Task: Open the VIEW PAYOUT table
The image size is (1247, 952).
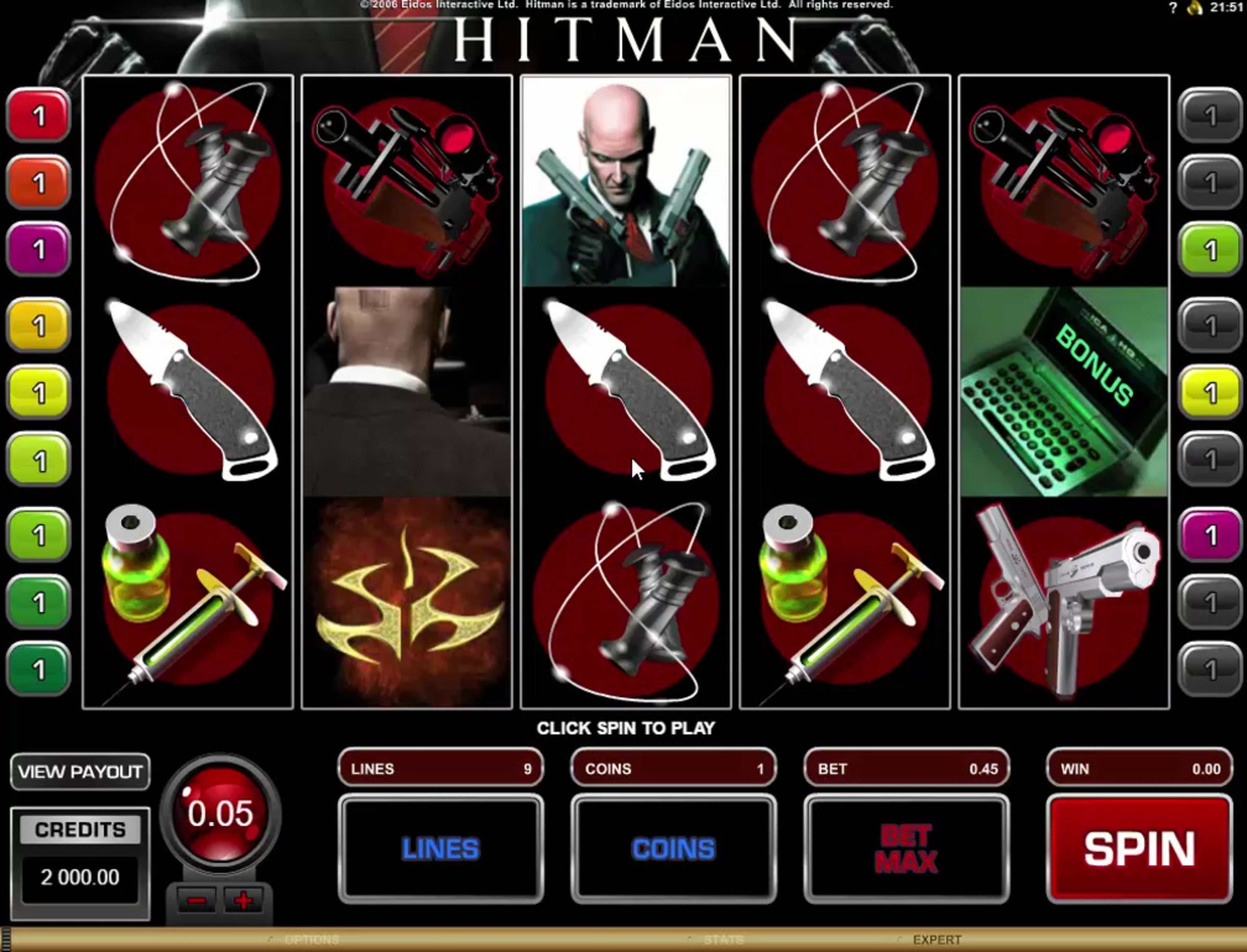Action: tap(81, 772)
